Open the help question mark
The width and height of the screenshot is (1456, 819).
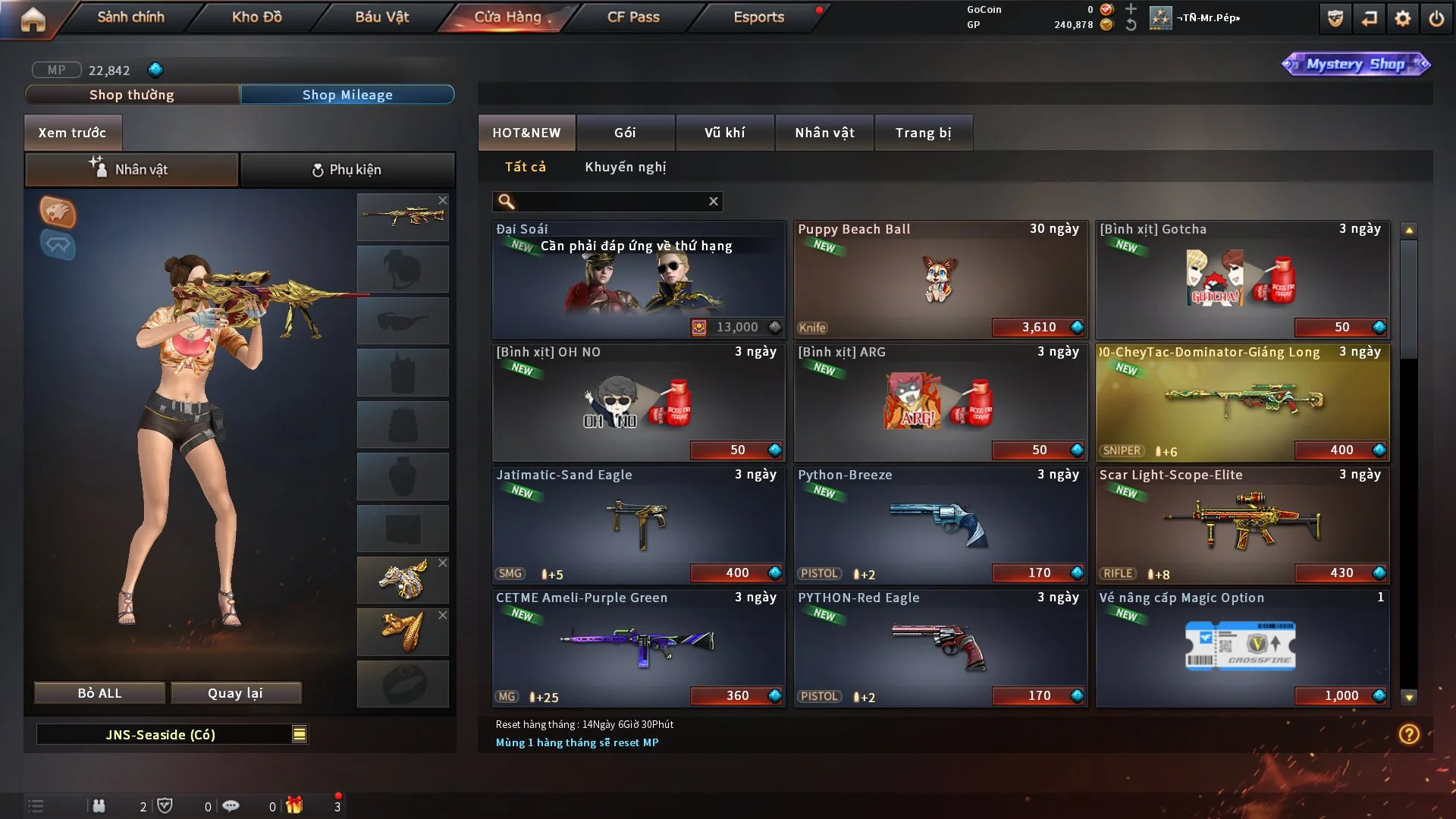[x=1409, y=734]
